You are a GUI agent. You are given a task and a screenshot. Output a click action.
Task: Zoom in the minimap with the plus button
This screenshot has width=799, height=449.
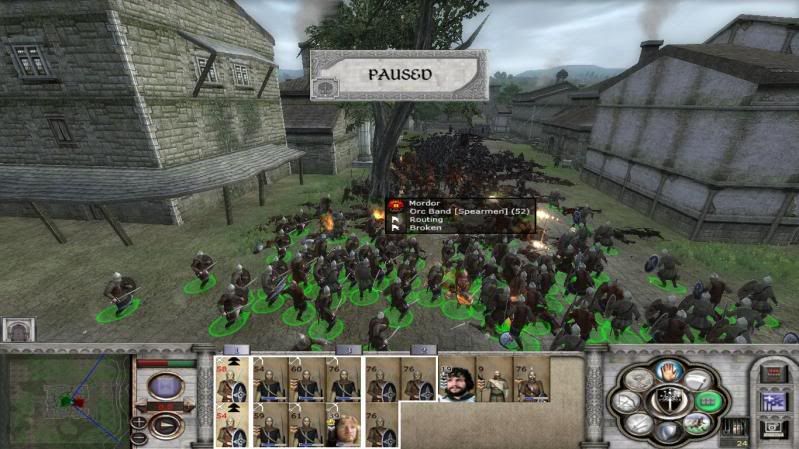tap(139, 423)
